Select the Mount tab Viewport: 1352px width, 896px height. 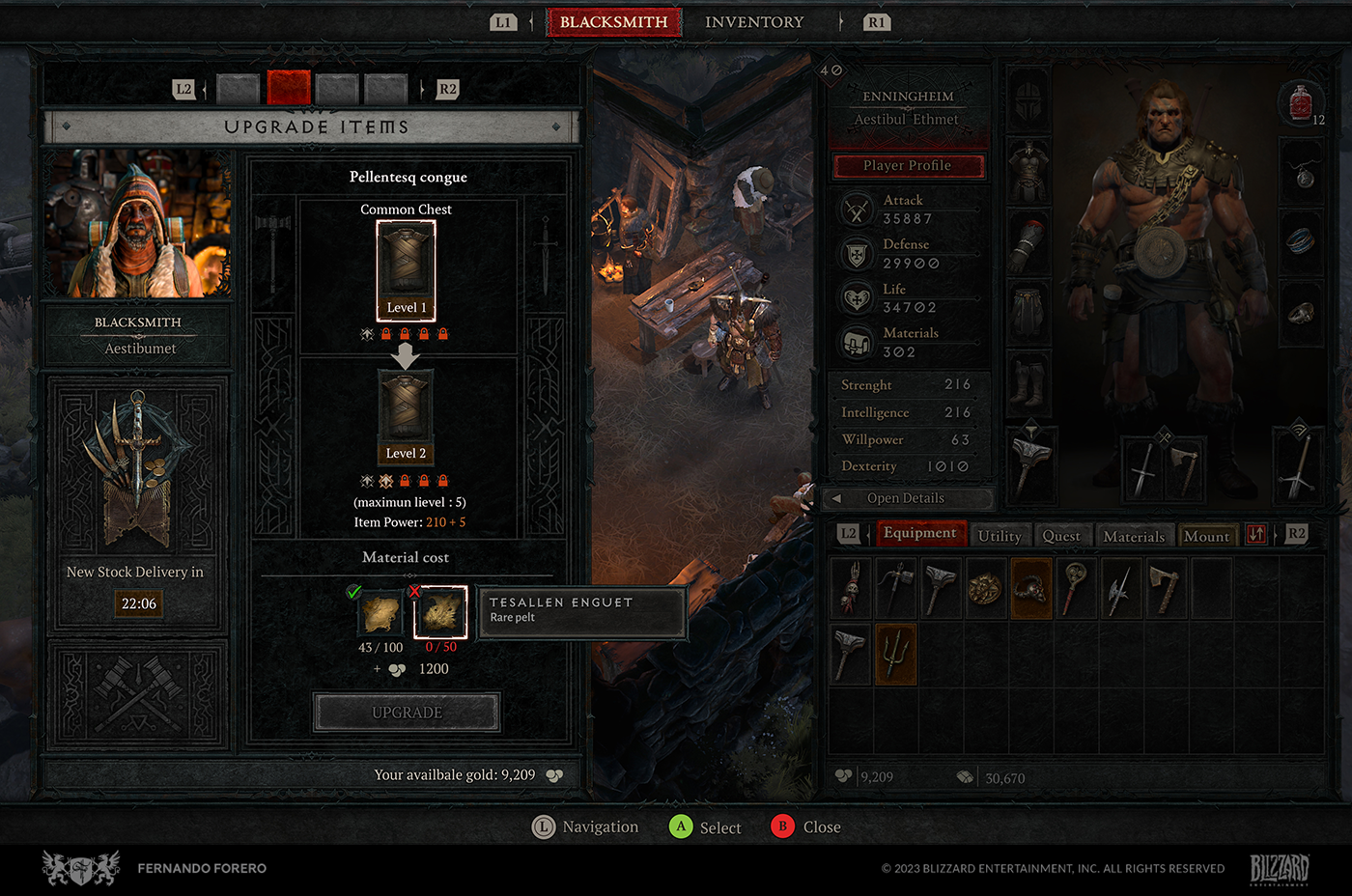[1206, 536]
